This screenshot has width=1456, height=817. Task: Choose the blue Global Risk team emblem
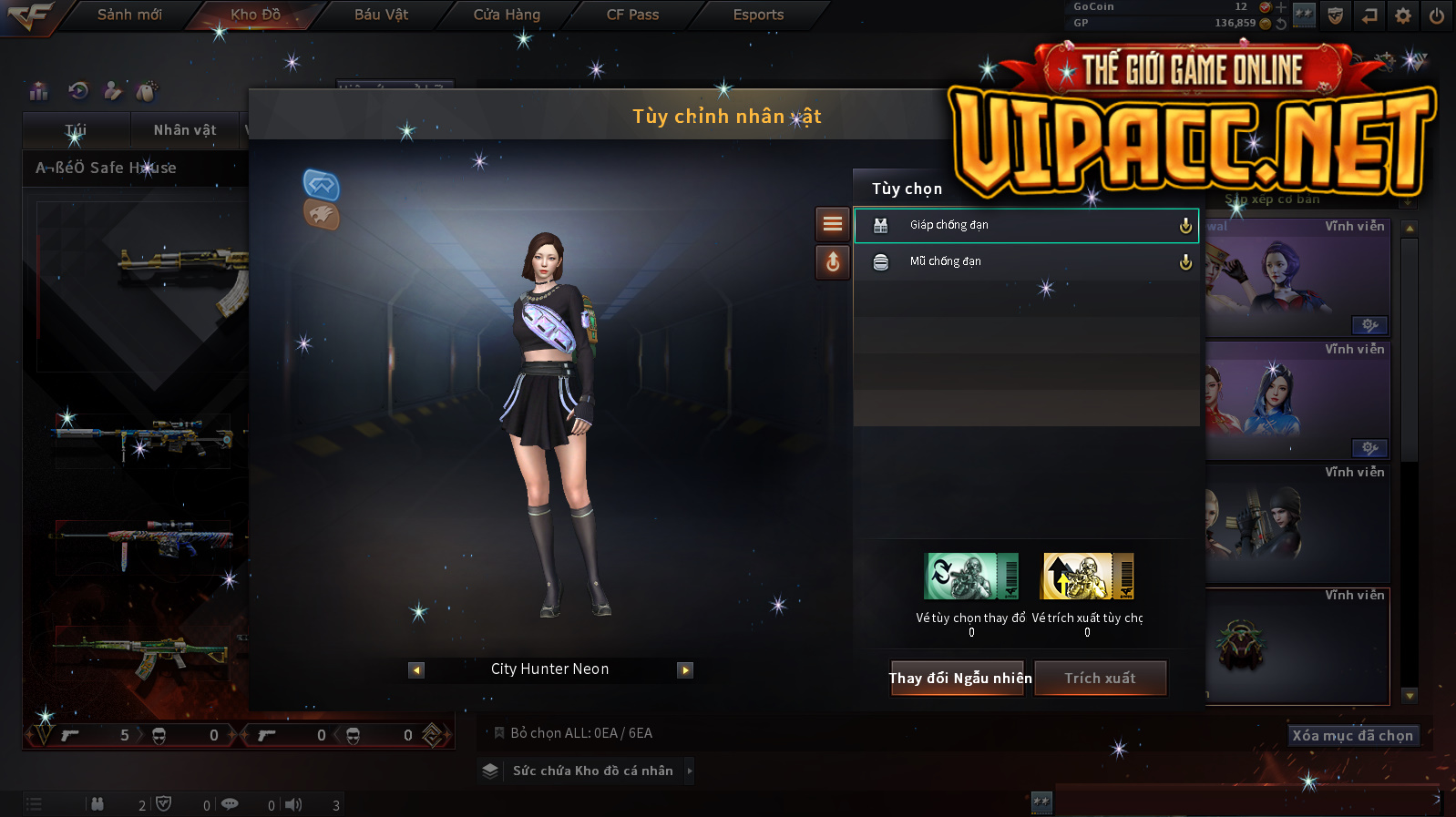pos(321,185)
